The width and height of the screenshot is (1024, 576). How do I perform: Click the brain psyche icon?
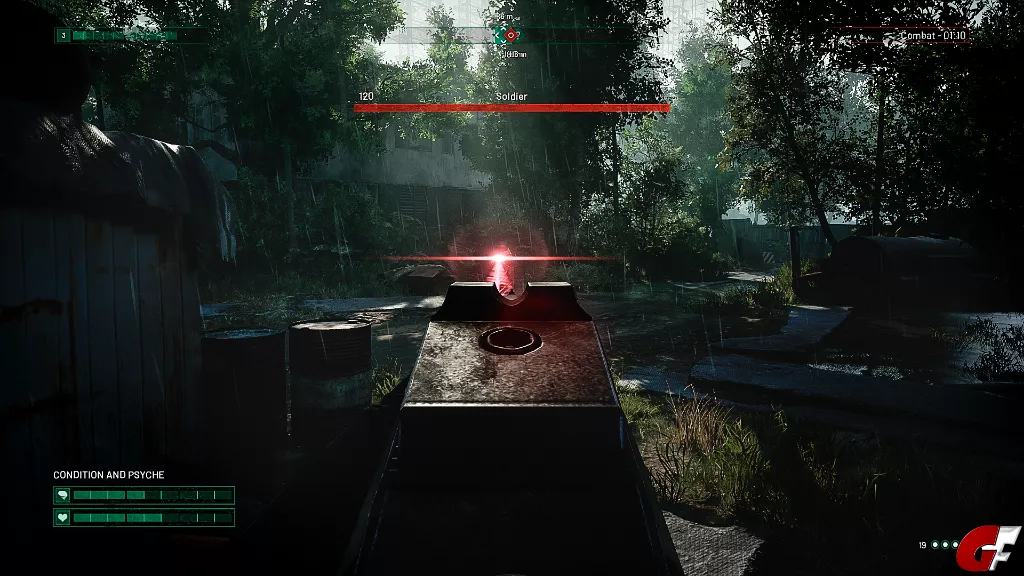(63, 495)
